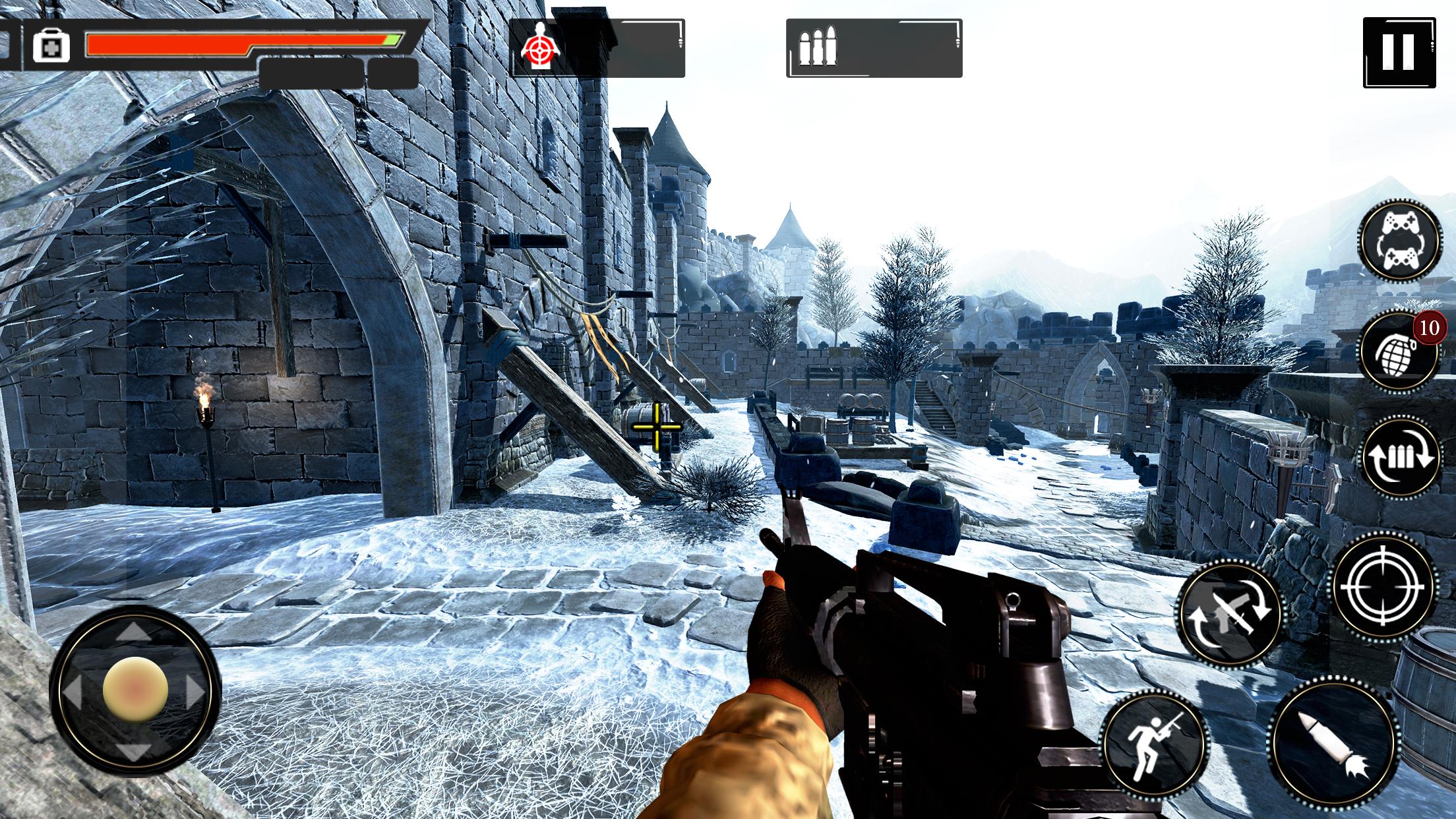Viewport: 1456px width, 819px height.
Task: Use the medkit icon by the health bar
Action: [51, 46]
